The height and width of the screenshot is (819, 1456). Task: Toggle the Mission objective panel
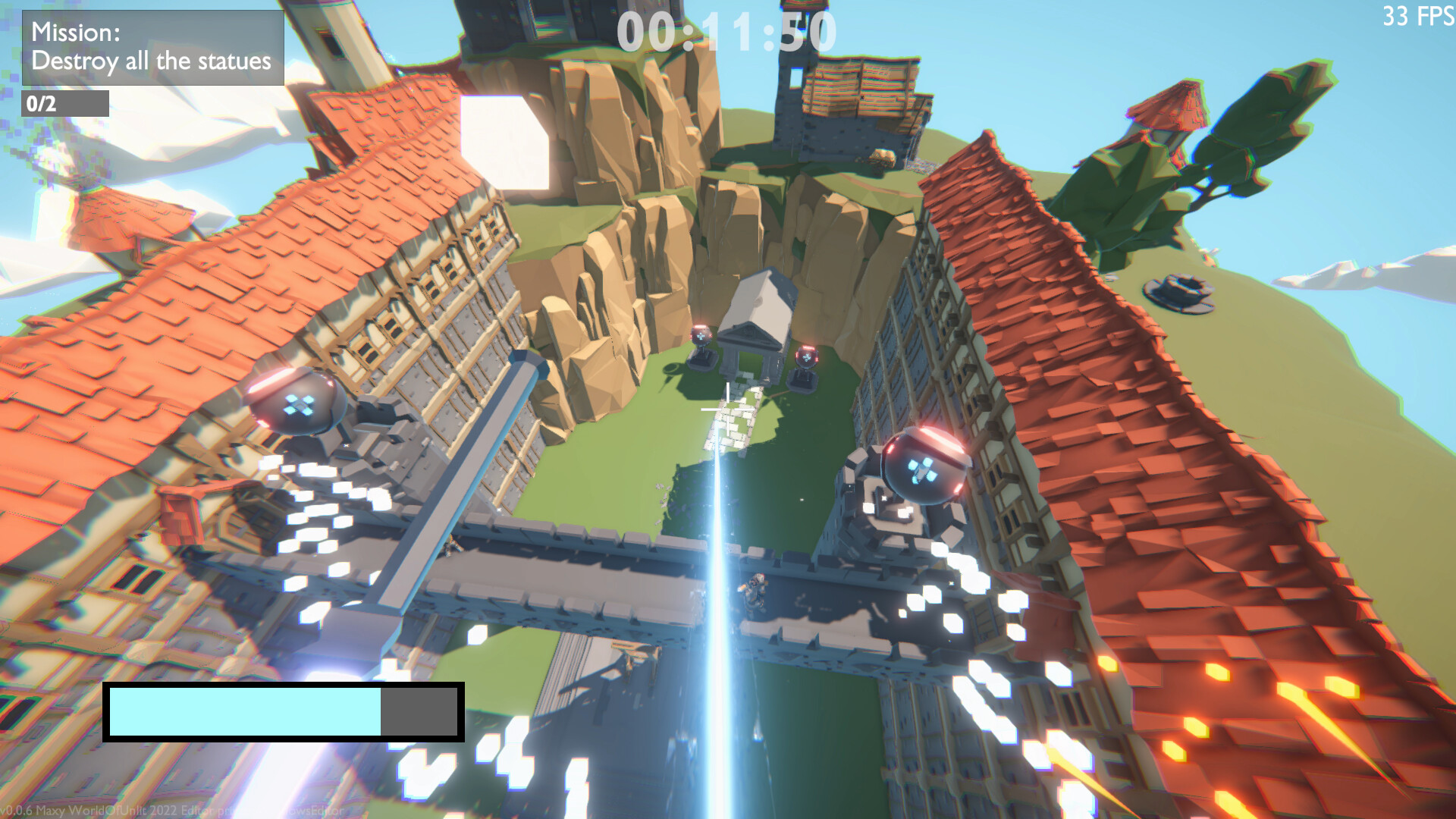152,45
